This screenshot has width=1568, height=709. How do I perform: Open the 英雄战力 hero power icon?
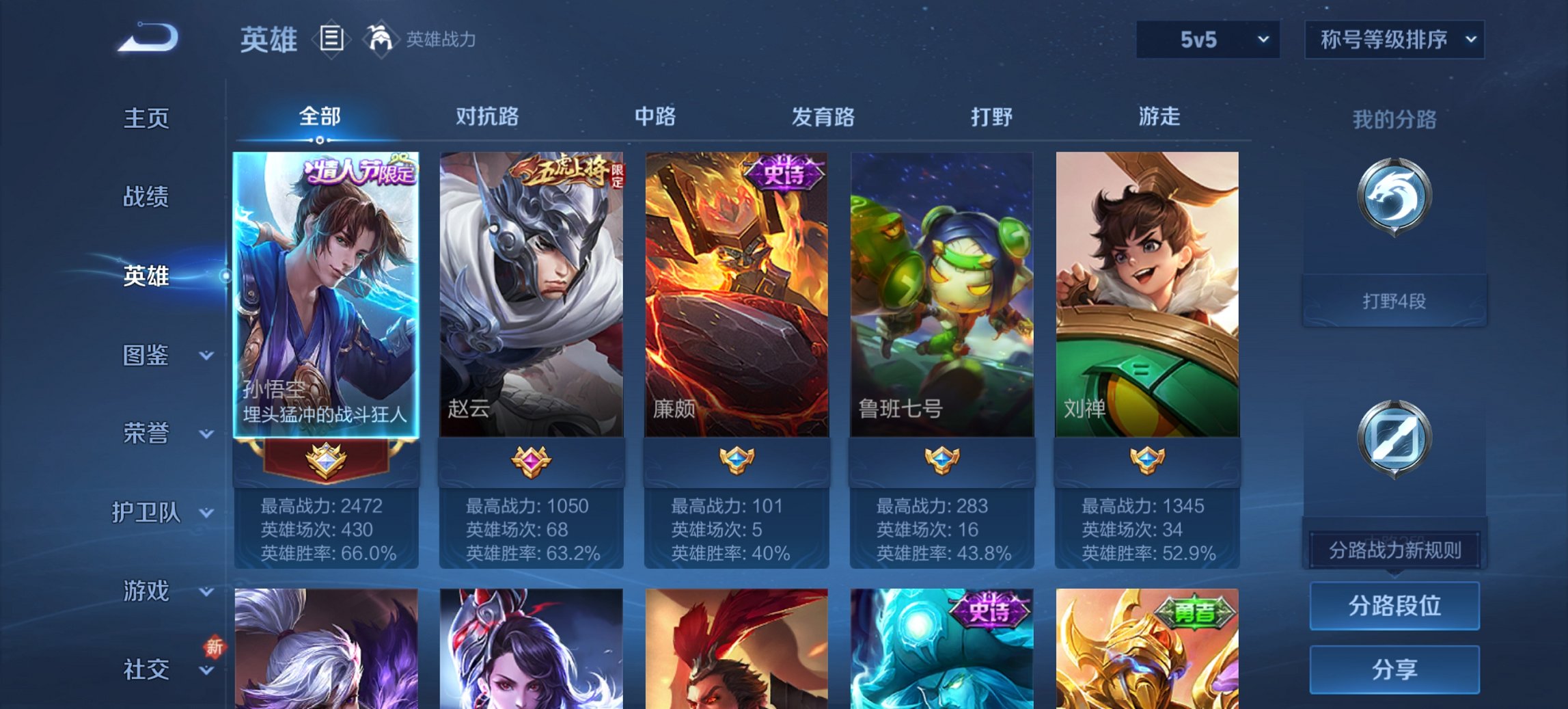coord(381,40)
